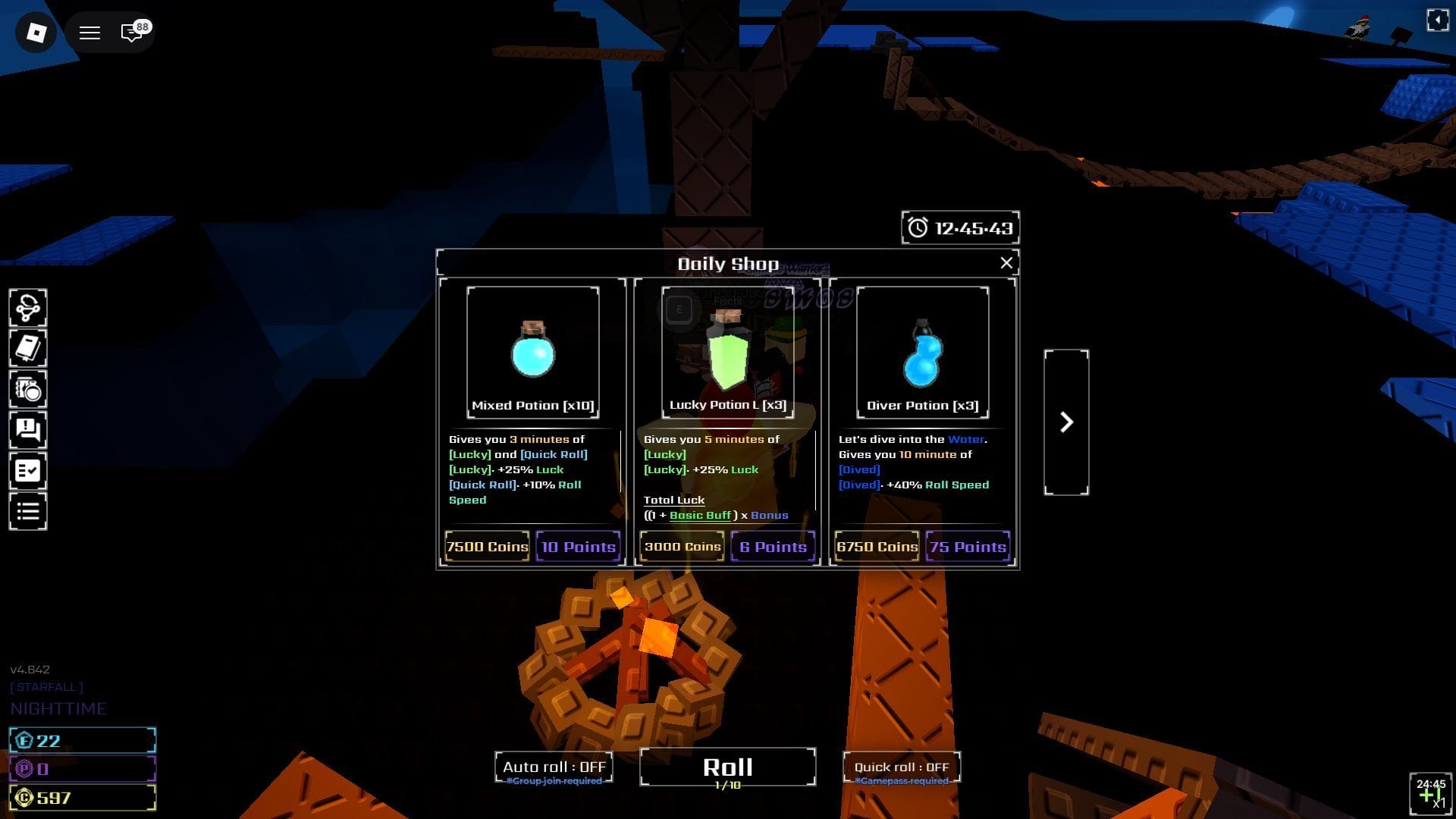This screenshot has width=1456, height=819.
Task: Select the Diver Potion thumbnail
Action: coord(922,352)
